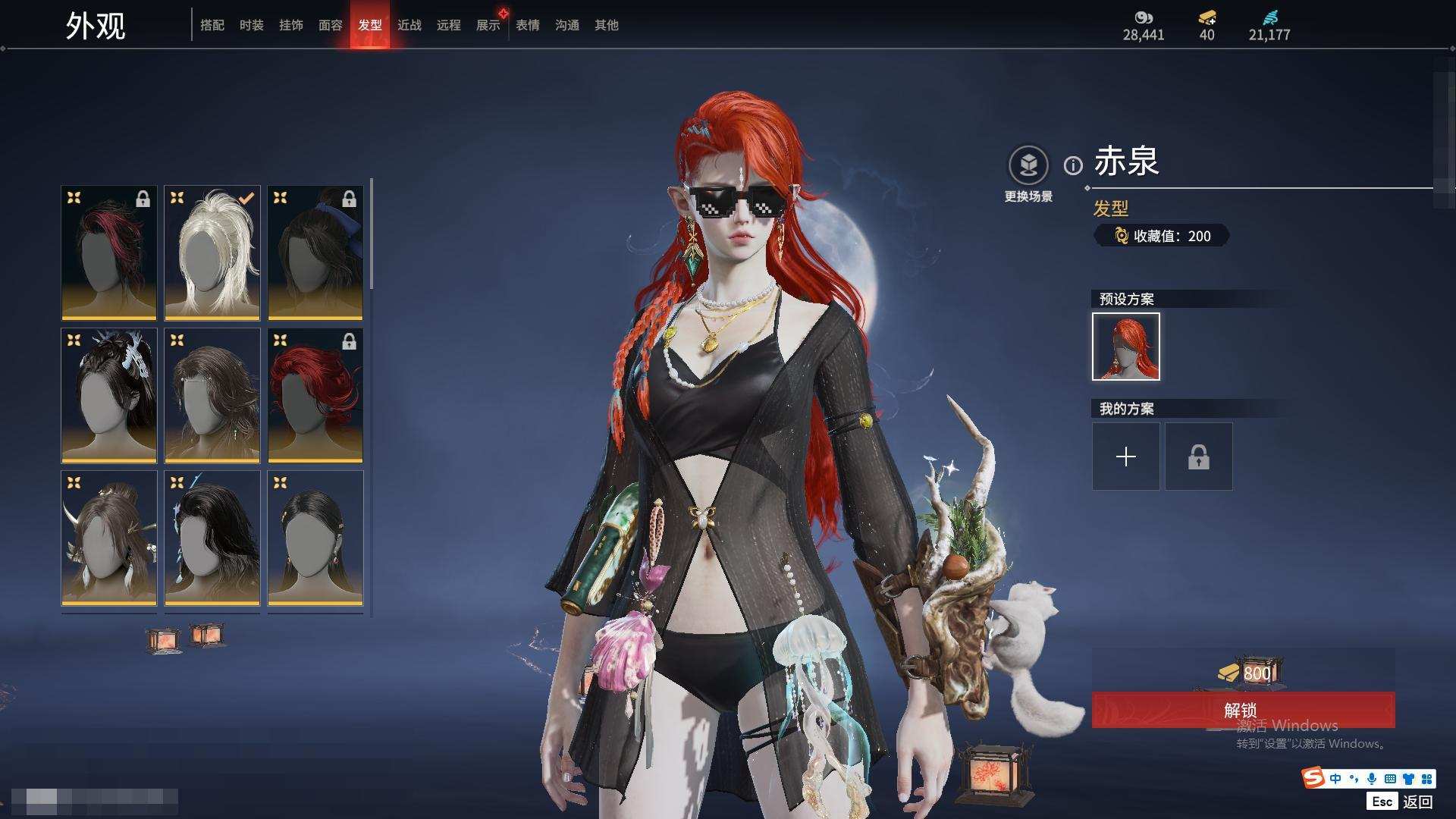Screen dimensions: 1456x819
Task: Select the 表情 tab
Action: tap(528, 25)
